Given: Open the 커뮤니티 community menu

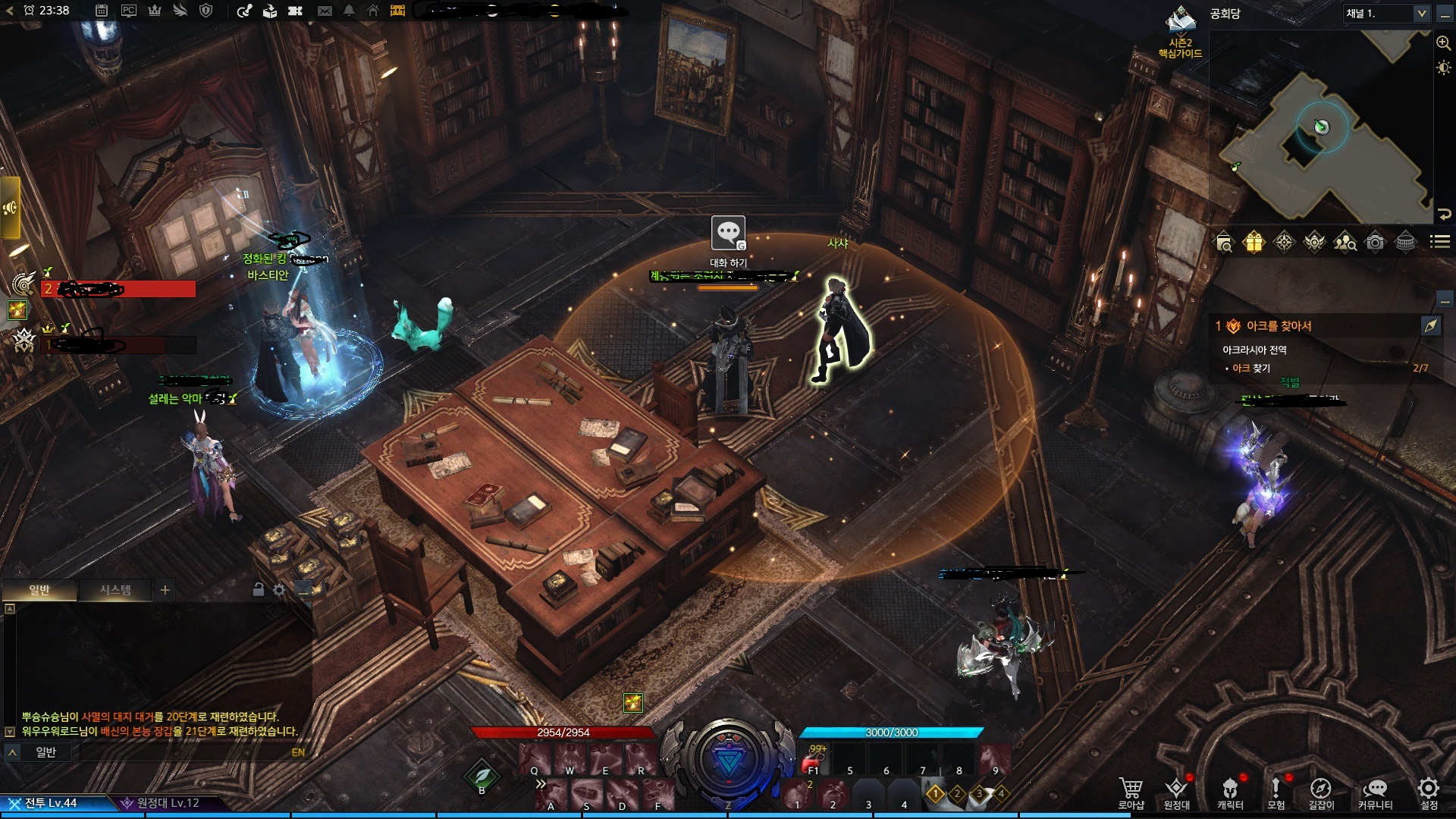Looking at the screenshot, I should click(x=1375, y=792).
